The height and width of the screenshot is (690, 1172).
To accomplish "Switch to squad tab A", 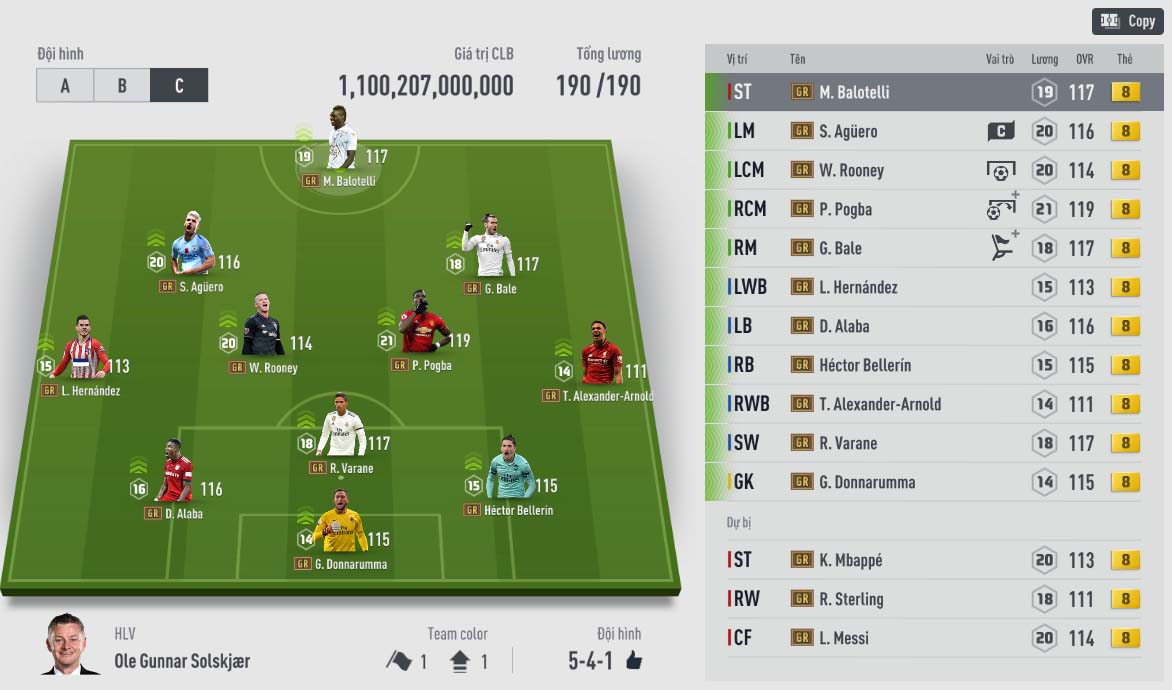I will tap(65, 86).
